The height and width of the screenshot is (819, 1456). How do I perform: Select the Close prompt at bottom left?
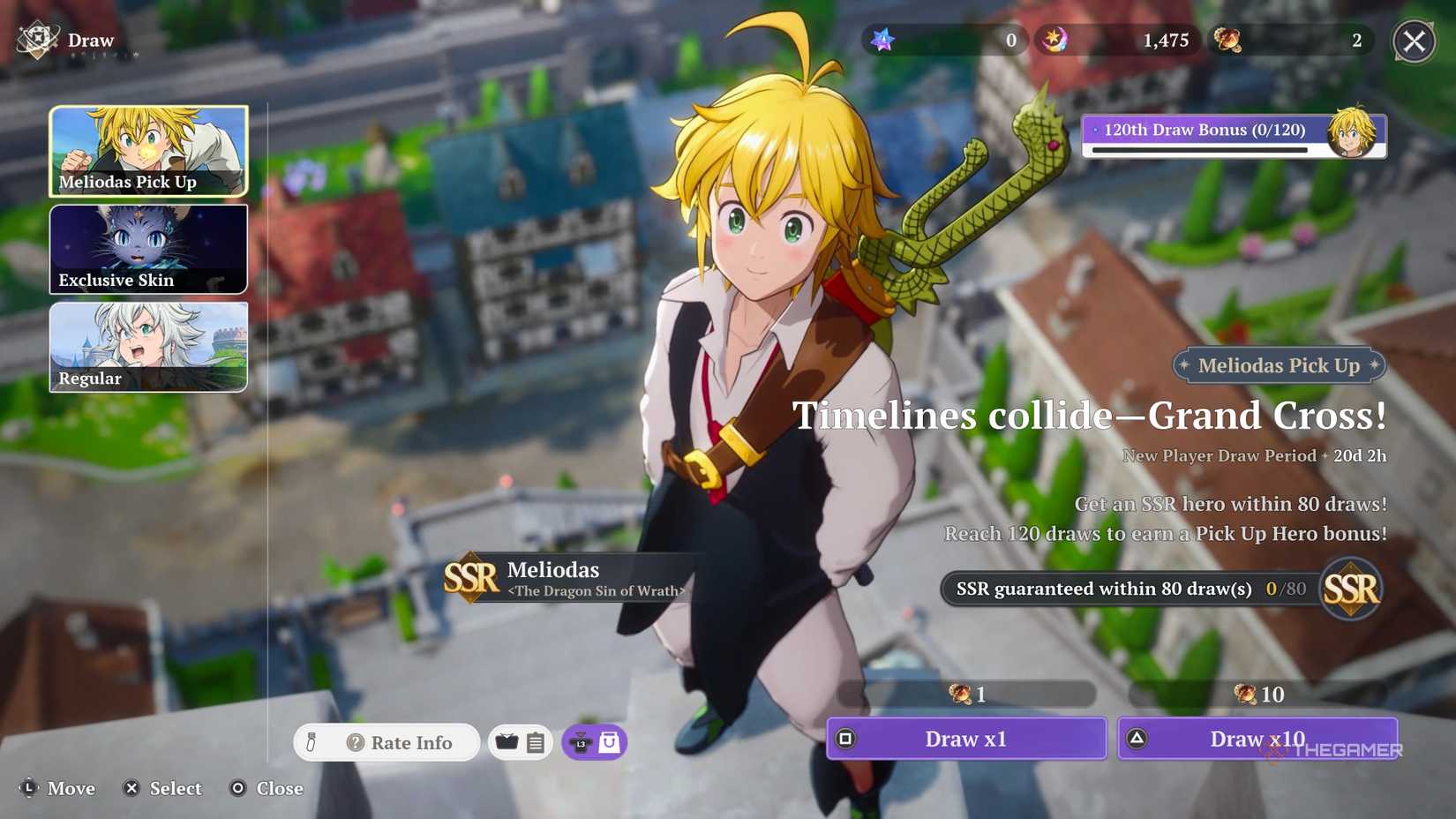(265, 788)
